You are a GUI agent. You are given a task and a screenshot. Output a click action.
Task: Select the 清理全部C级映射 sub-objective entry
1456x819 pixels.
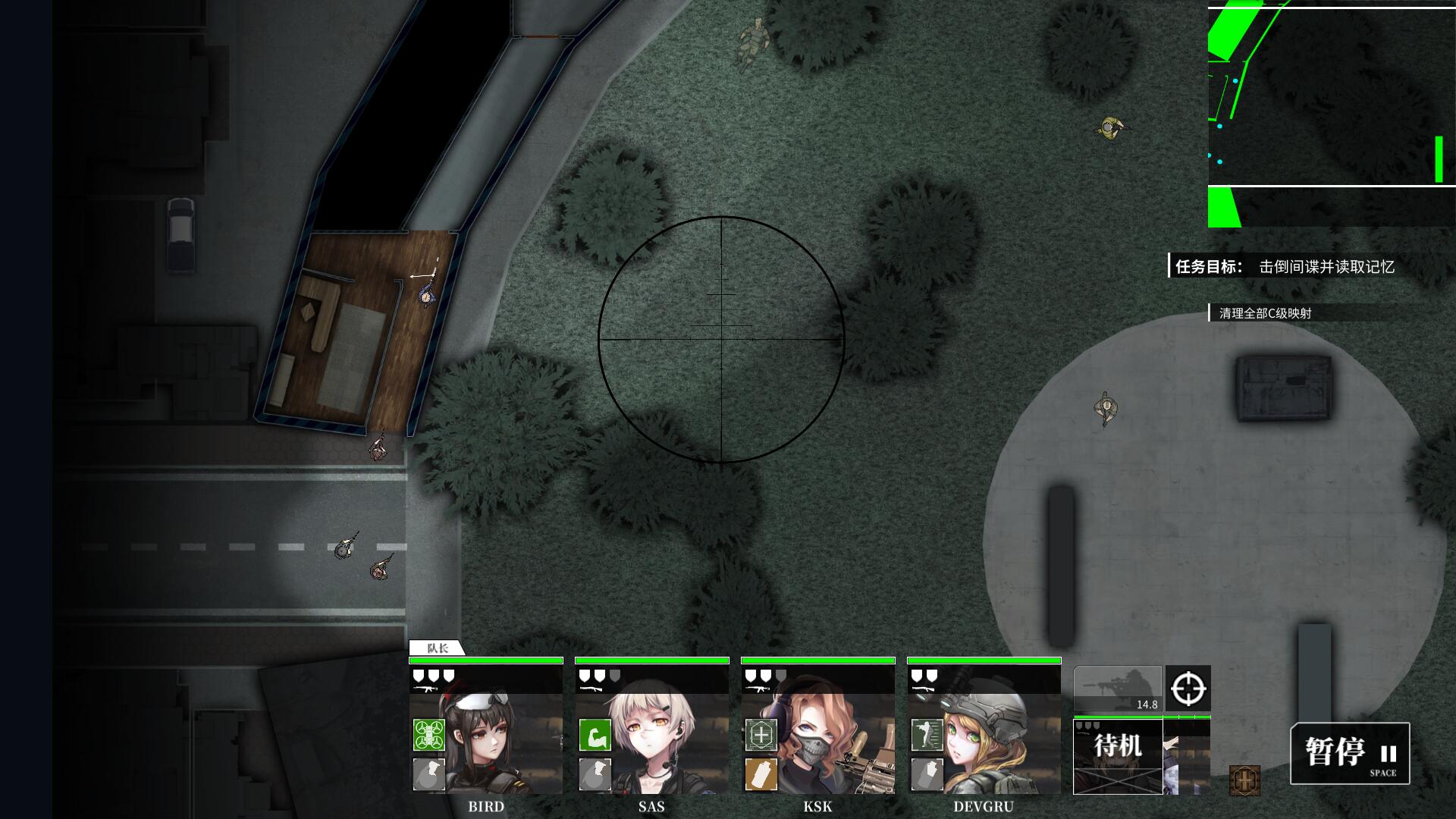point(1265,313)
